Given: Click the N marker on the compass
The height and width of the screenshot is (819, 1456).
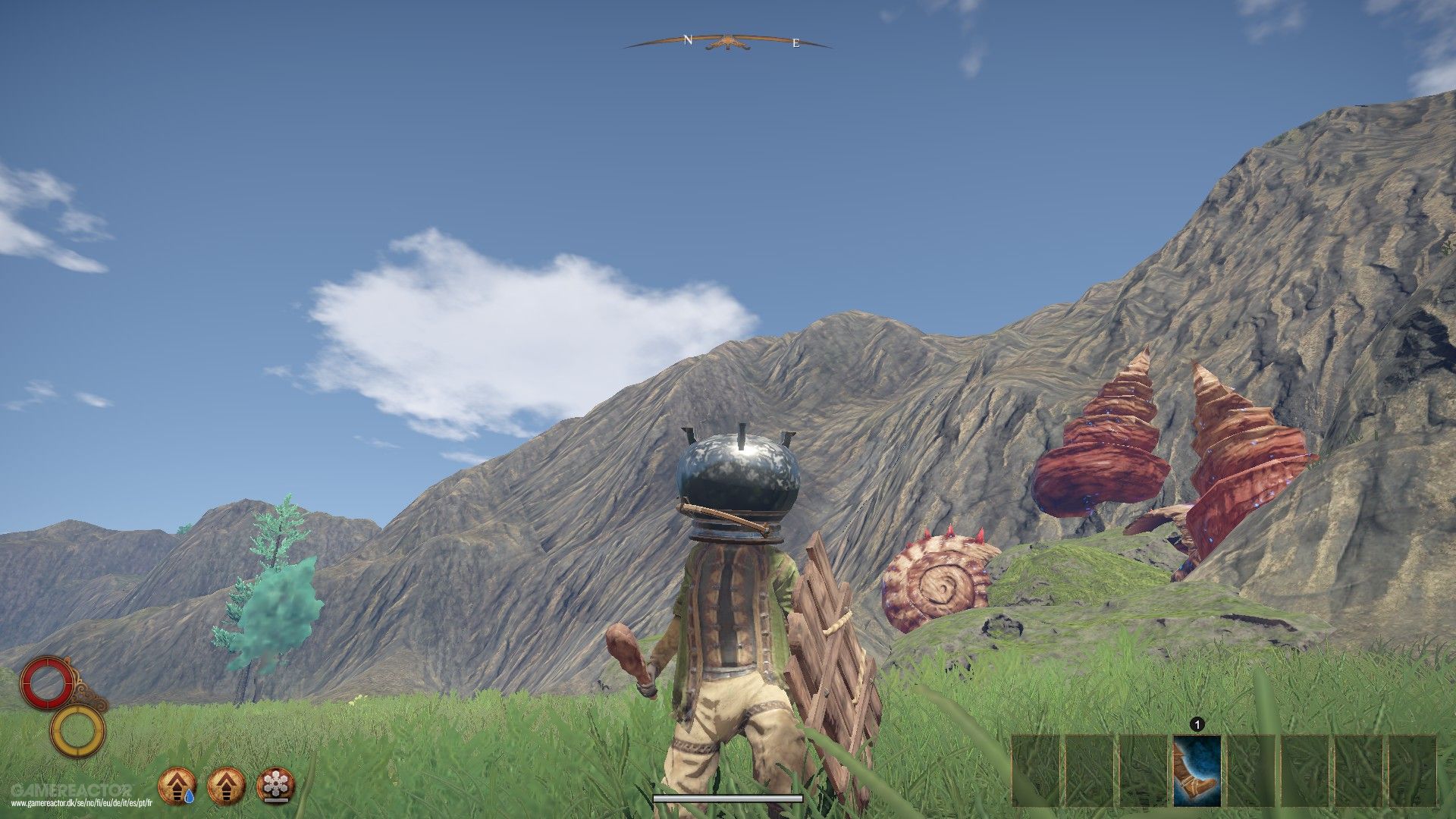Looking at the screenshot, I should 688,39.
